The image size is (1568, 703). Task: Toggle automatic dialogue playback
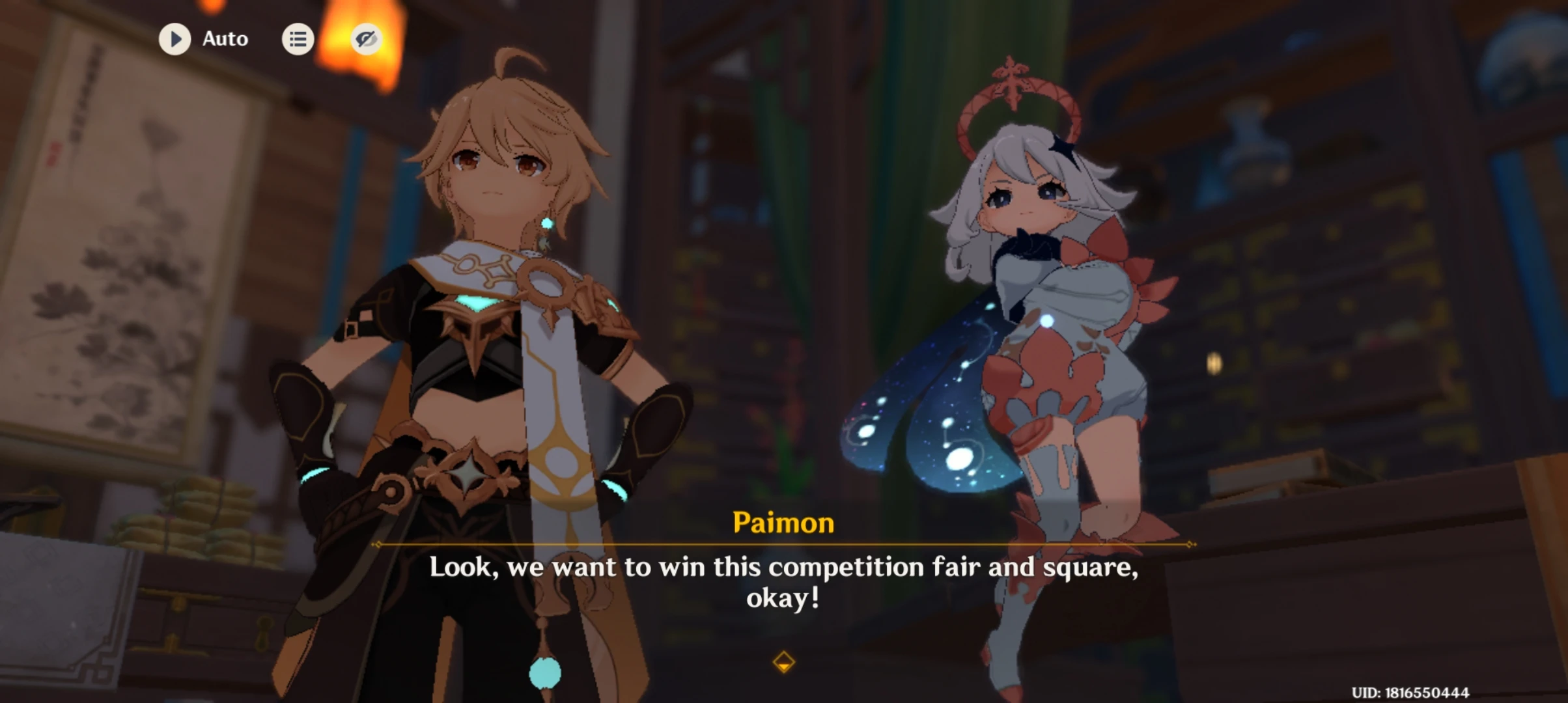pos(175,38)
